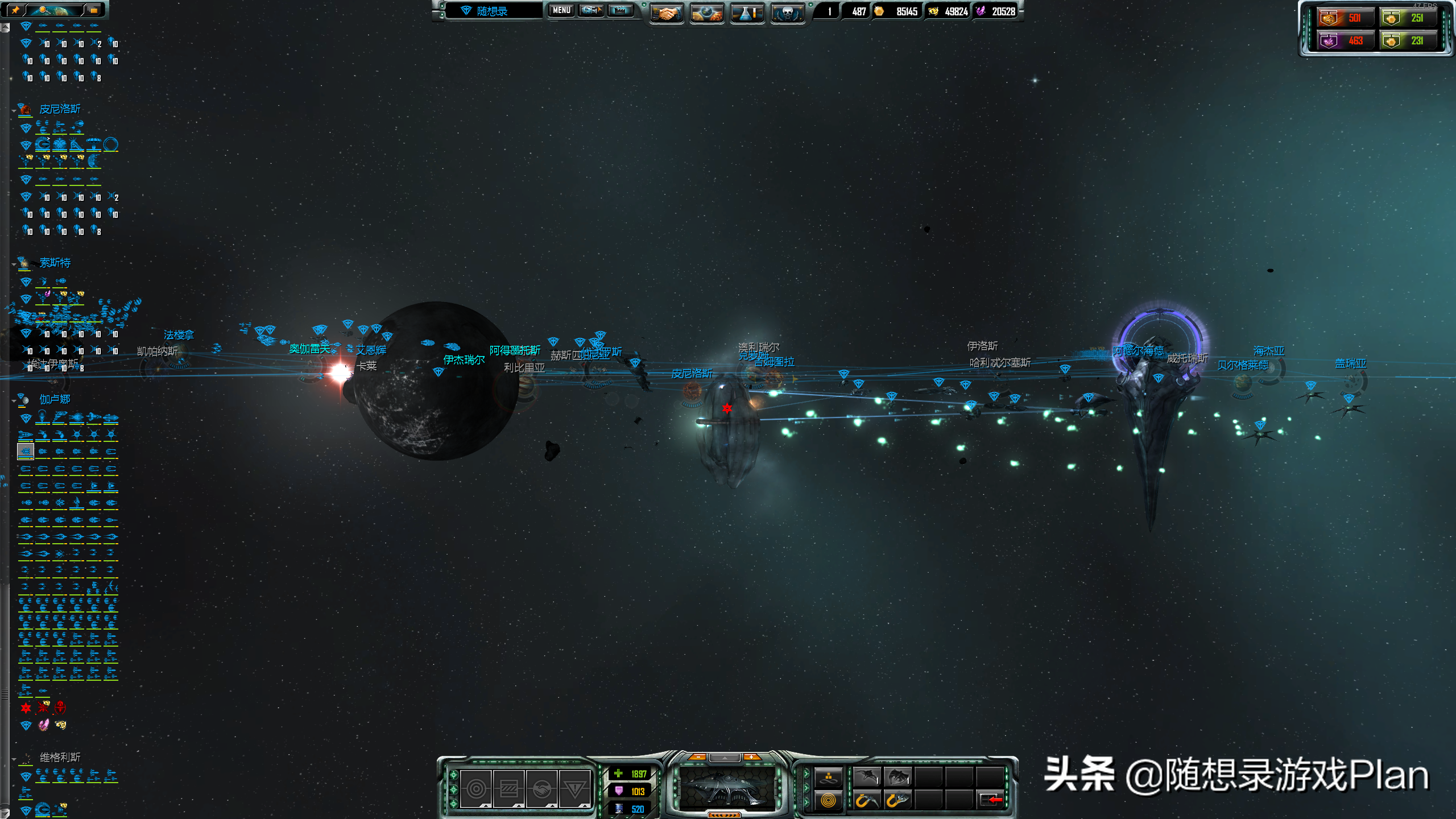Open the diplomacy handshake screen

(666, 13)
